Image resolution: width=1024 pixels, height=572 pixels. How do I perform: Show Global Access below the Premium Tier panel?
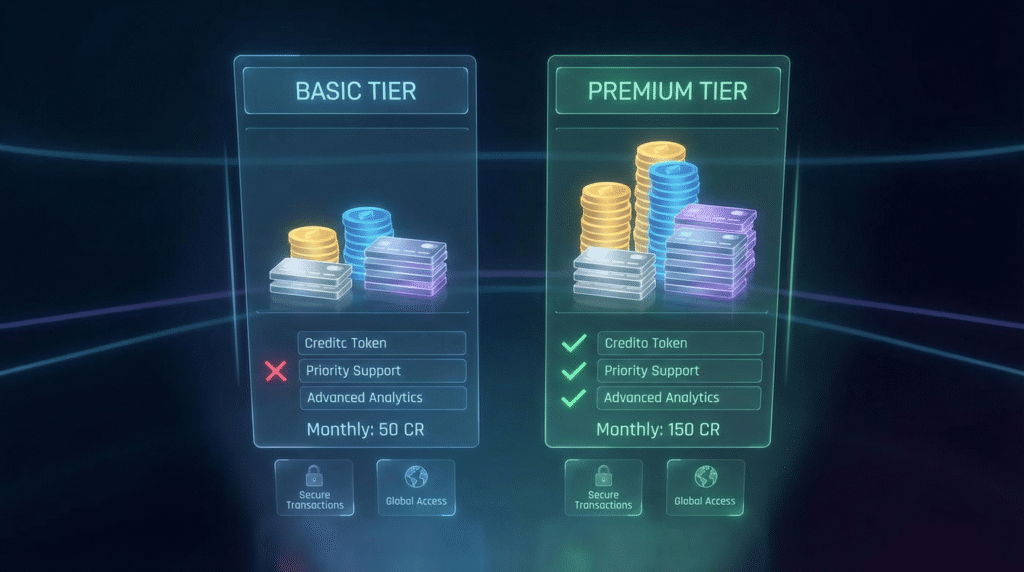pyautogui.click(x=705, y=488)
